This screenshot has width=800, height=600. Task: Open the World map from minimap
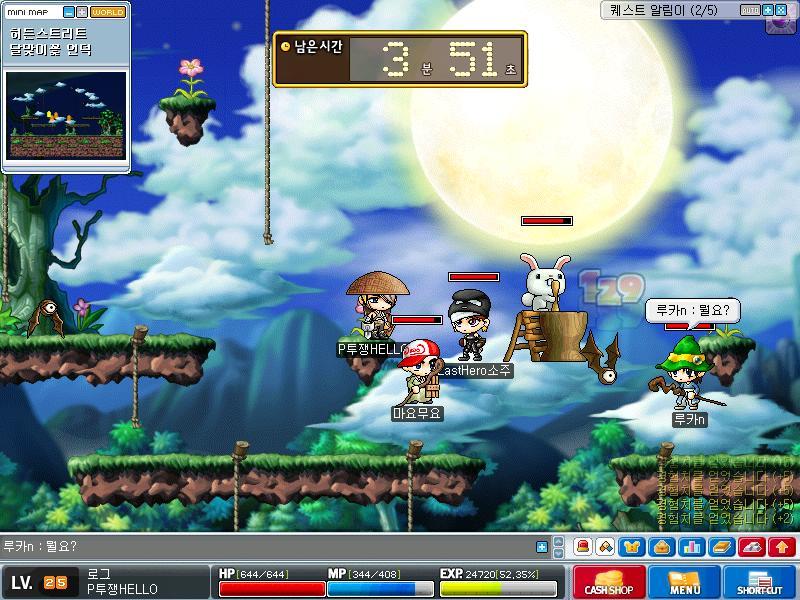pos(108,12)
